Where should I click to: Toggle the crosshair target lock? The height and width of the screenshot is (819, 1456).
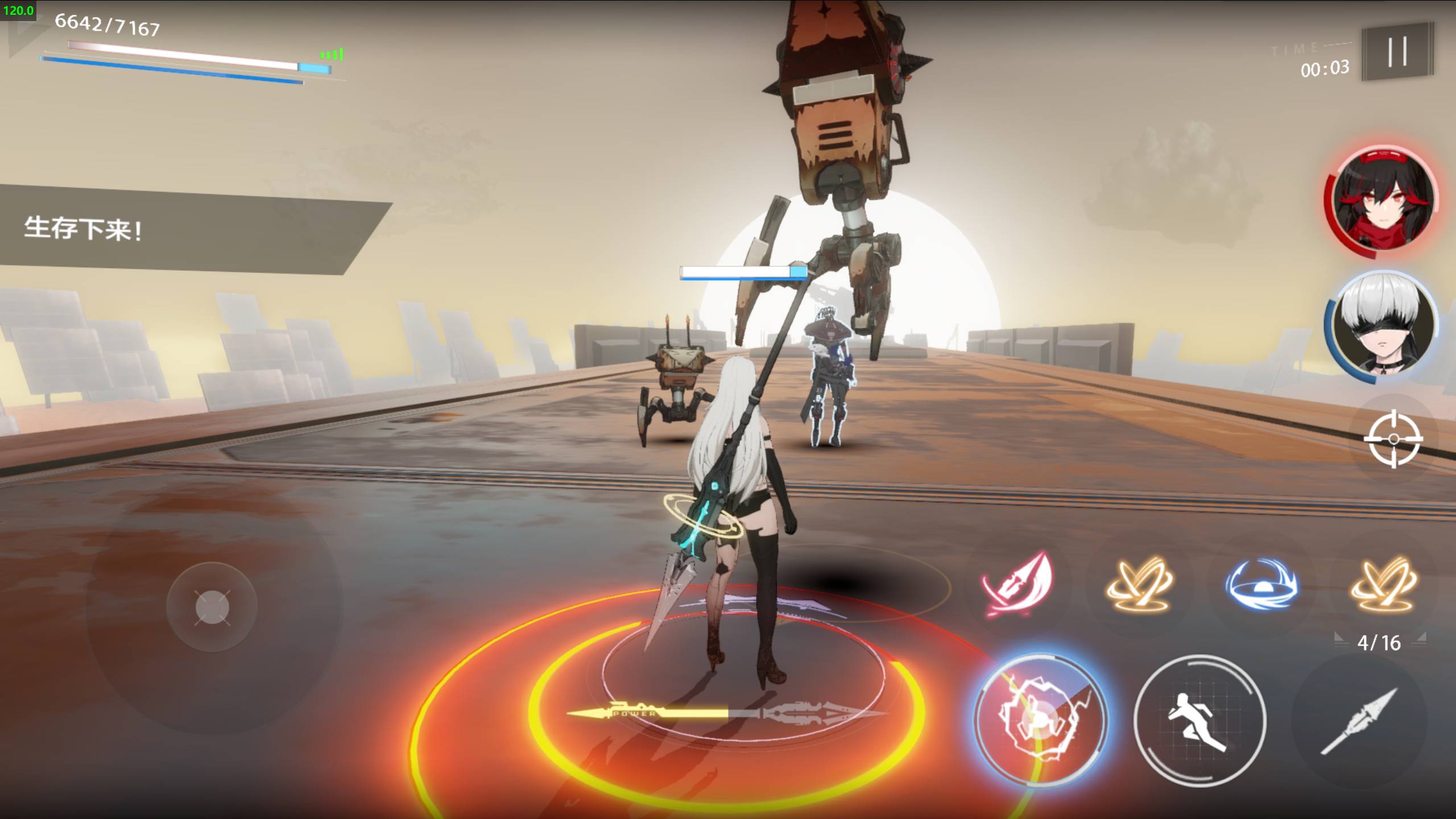(x=1393, y=439)
